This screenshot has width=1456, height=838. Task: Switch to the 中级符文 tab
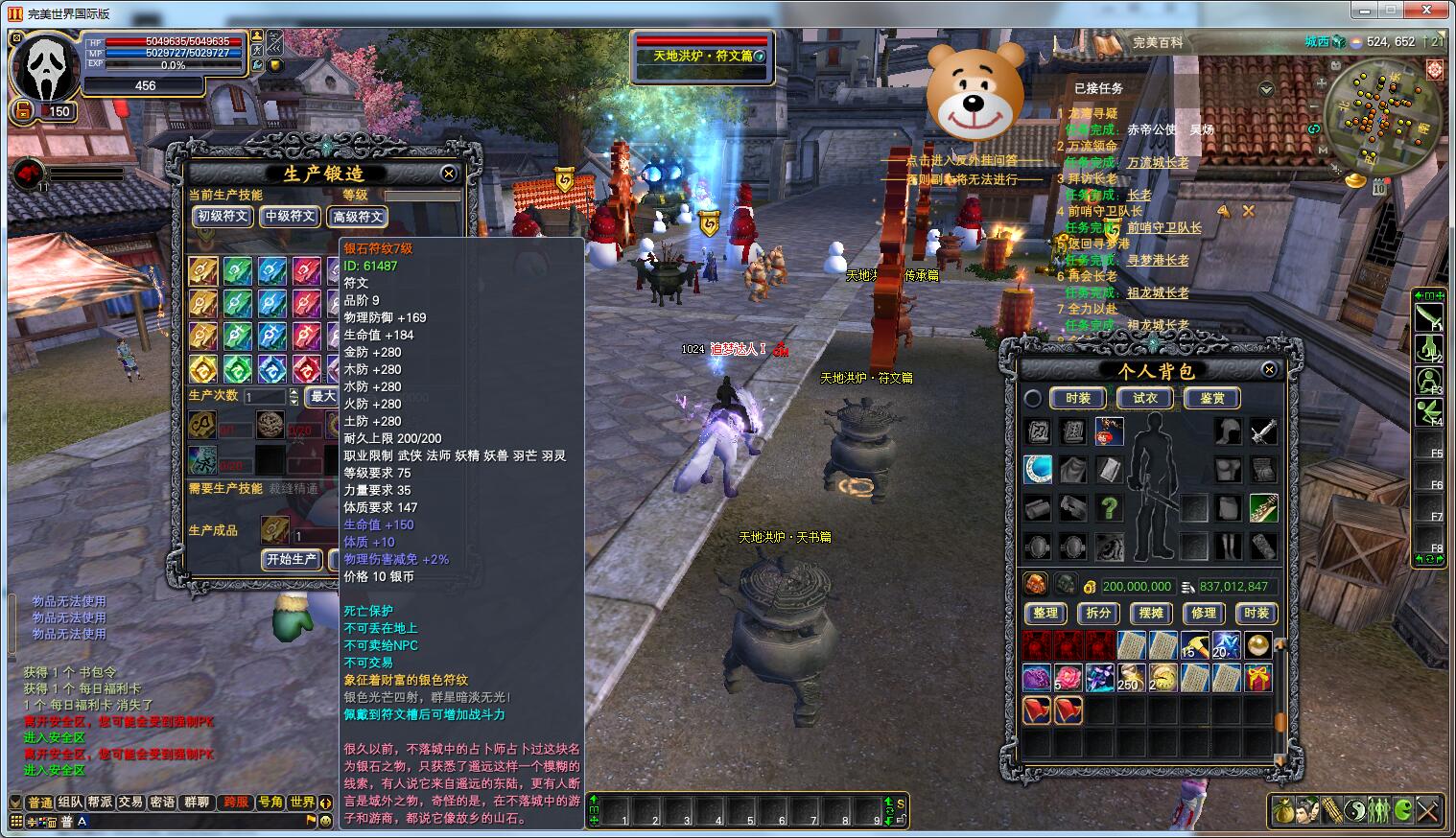[291, 217]
